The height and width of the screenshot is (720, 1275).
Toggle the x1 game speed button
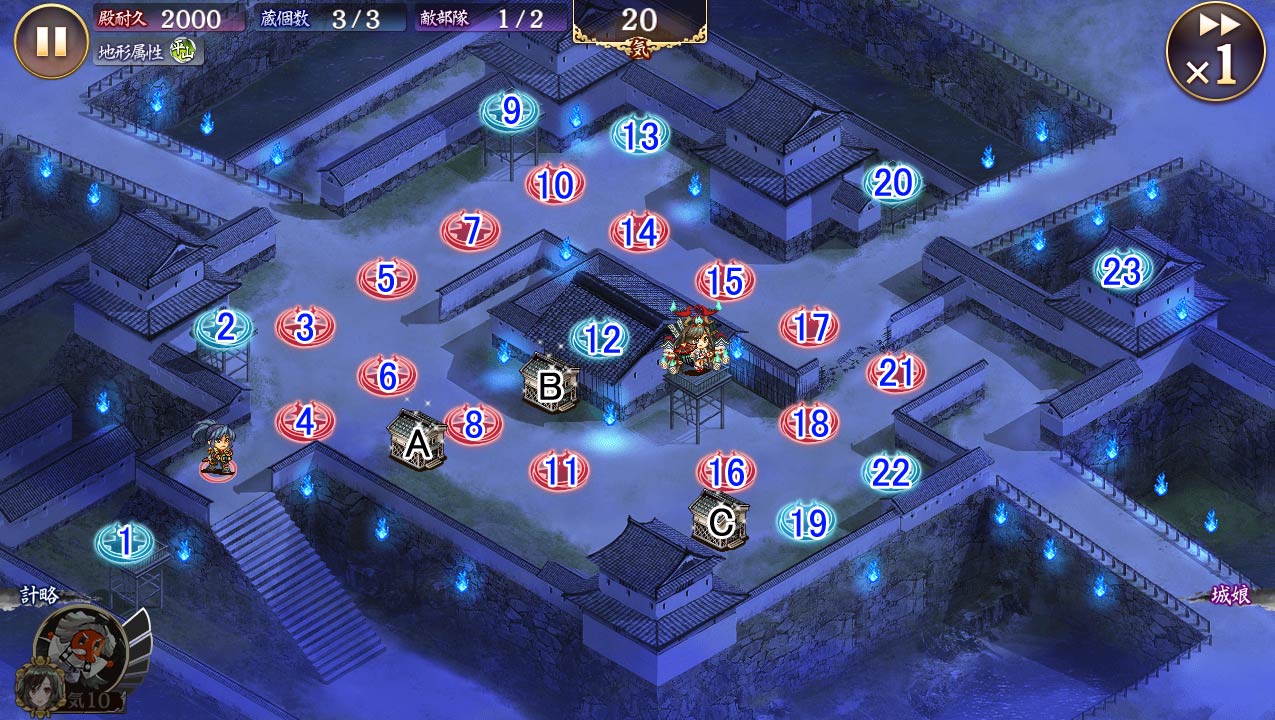pyautogui.click(x=1214, y=52)
